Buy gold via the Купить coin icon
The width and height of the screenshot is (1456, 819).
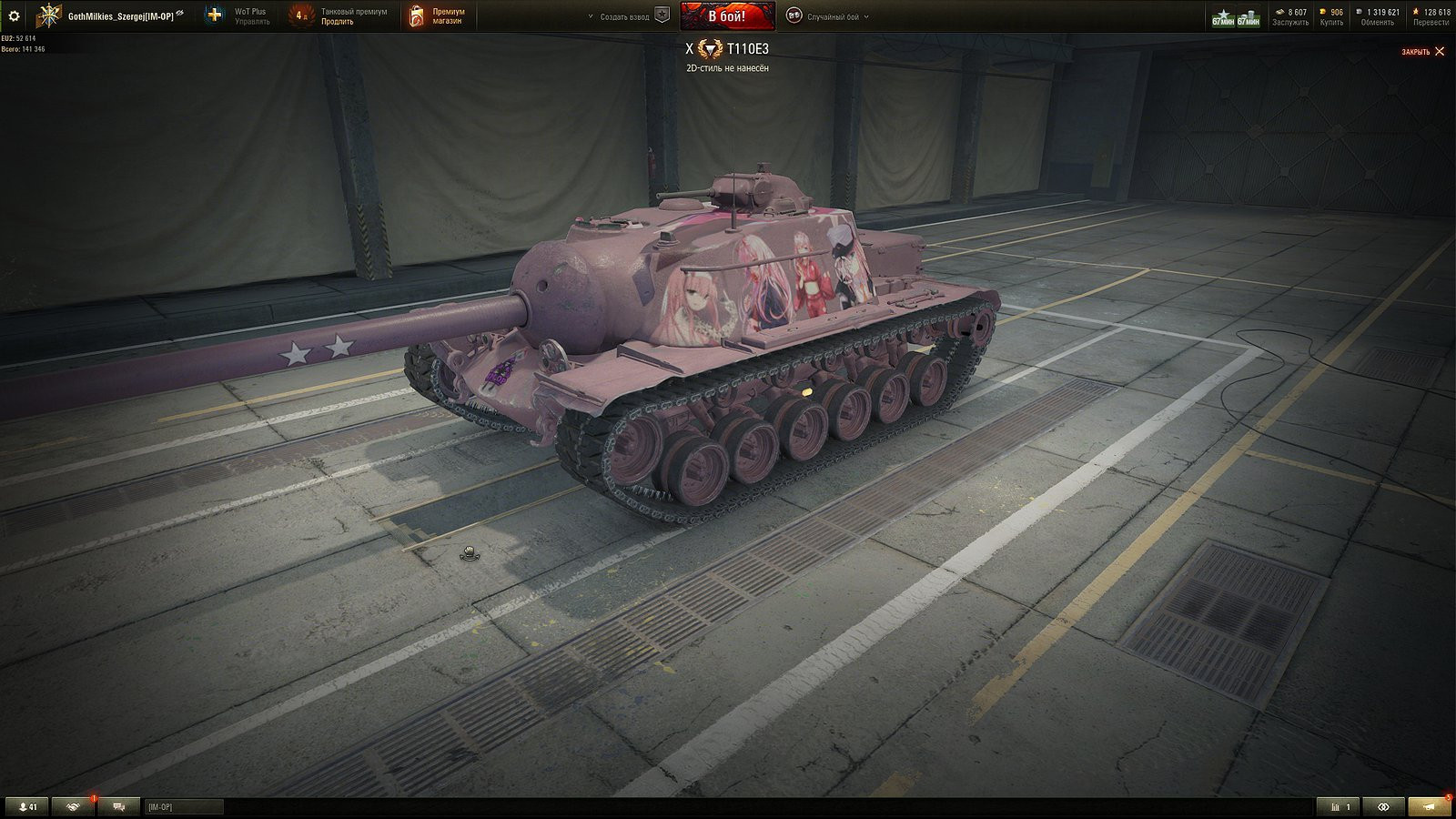pos(1321,15)
